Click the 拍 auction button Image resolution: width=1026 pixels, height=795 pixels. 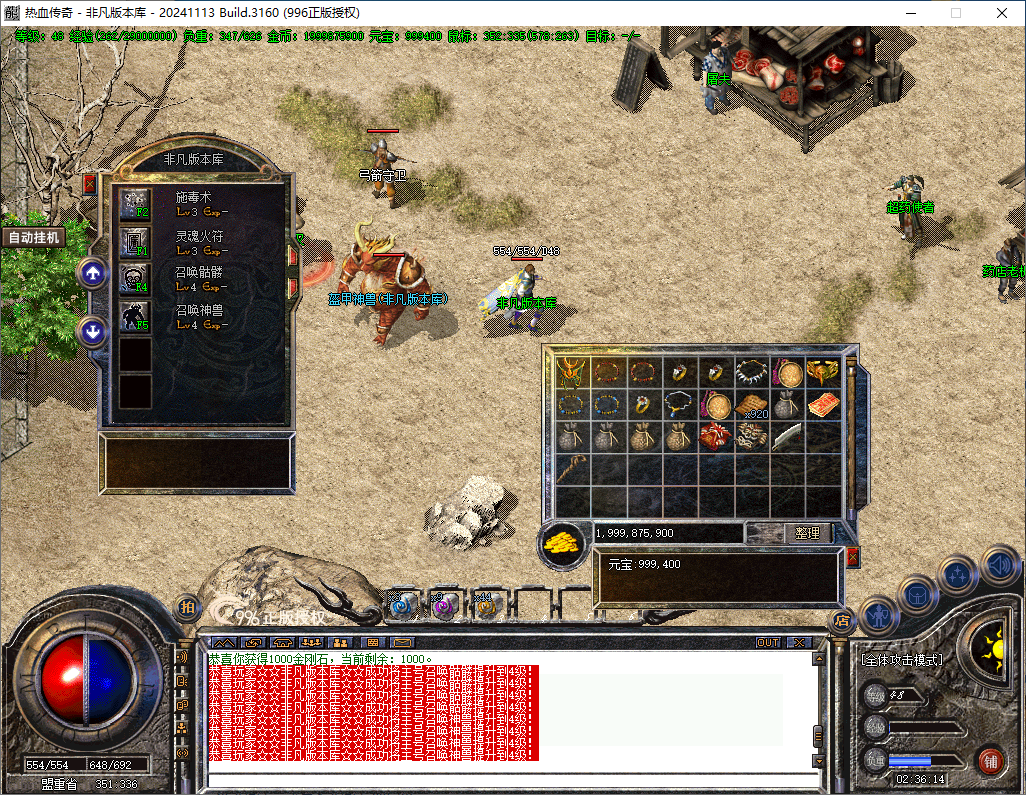tap(186, 607)
